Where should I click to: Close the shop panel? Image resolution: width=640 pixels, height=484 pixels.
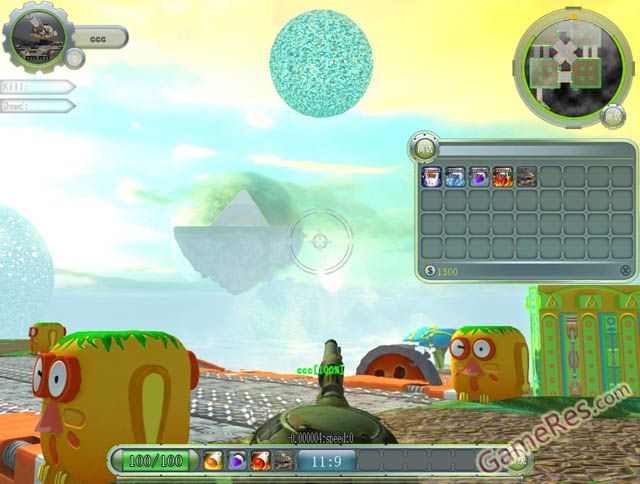625,270
